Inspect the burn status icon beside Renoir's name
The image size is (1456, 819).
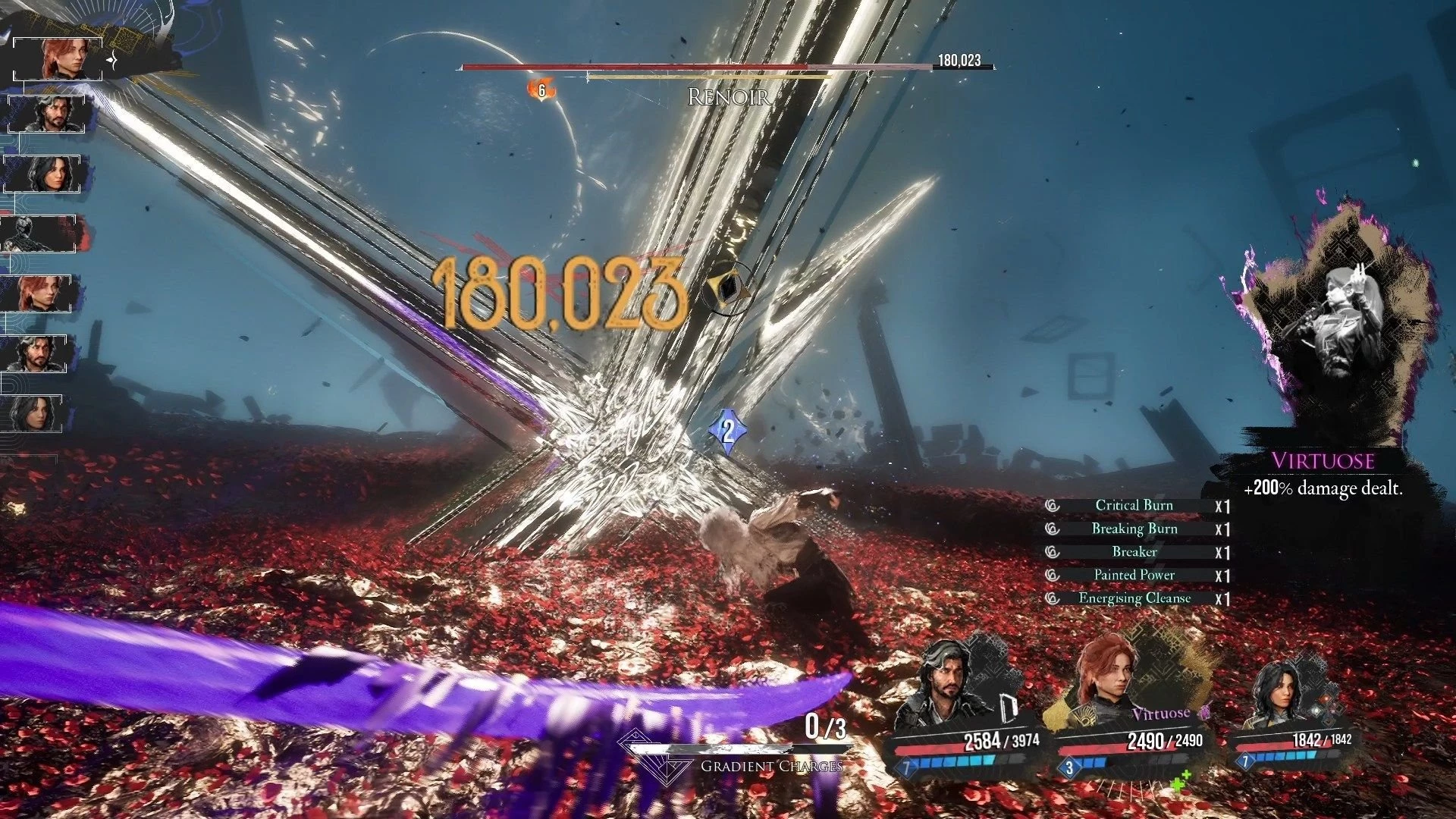coord(541,90)
